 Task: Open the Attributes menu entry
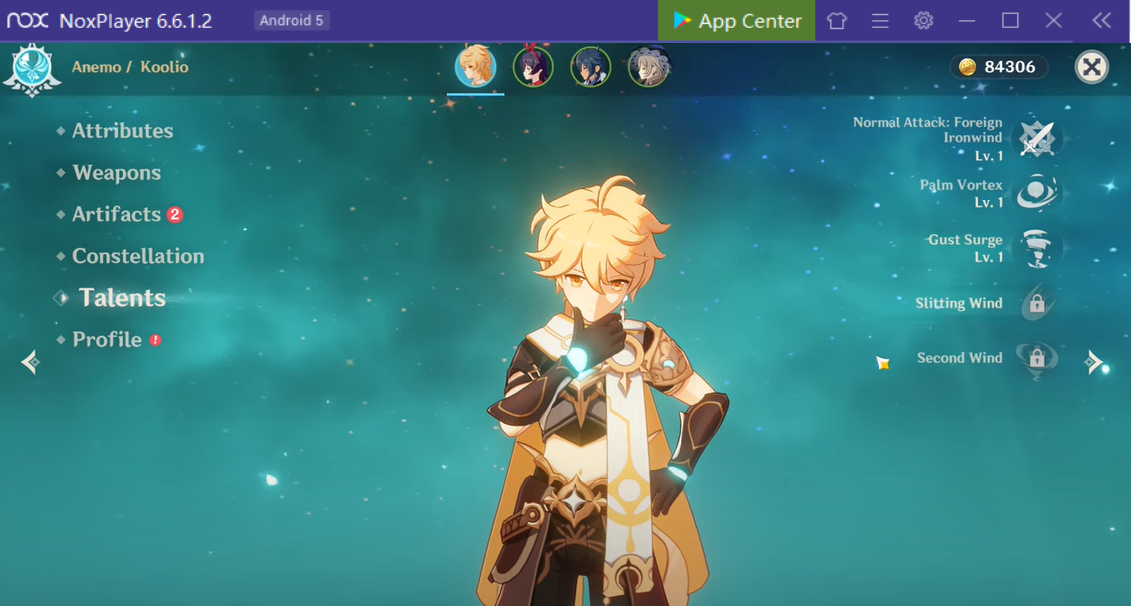point(122,131)
